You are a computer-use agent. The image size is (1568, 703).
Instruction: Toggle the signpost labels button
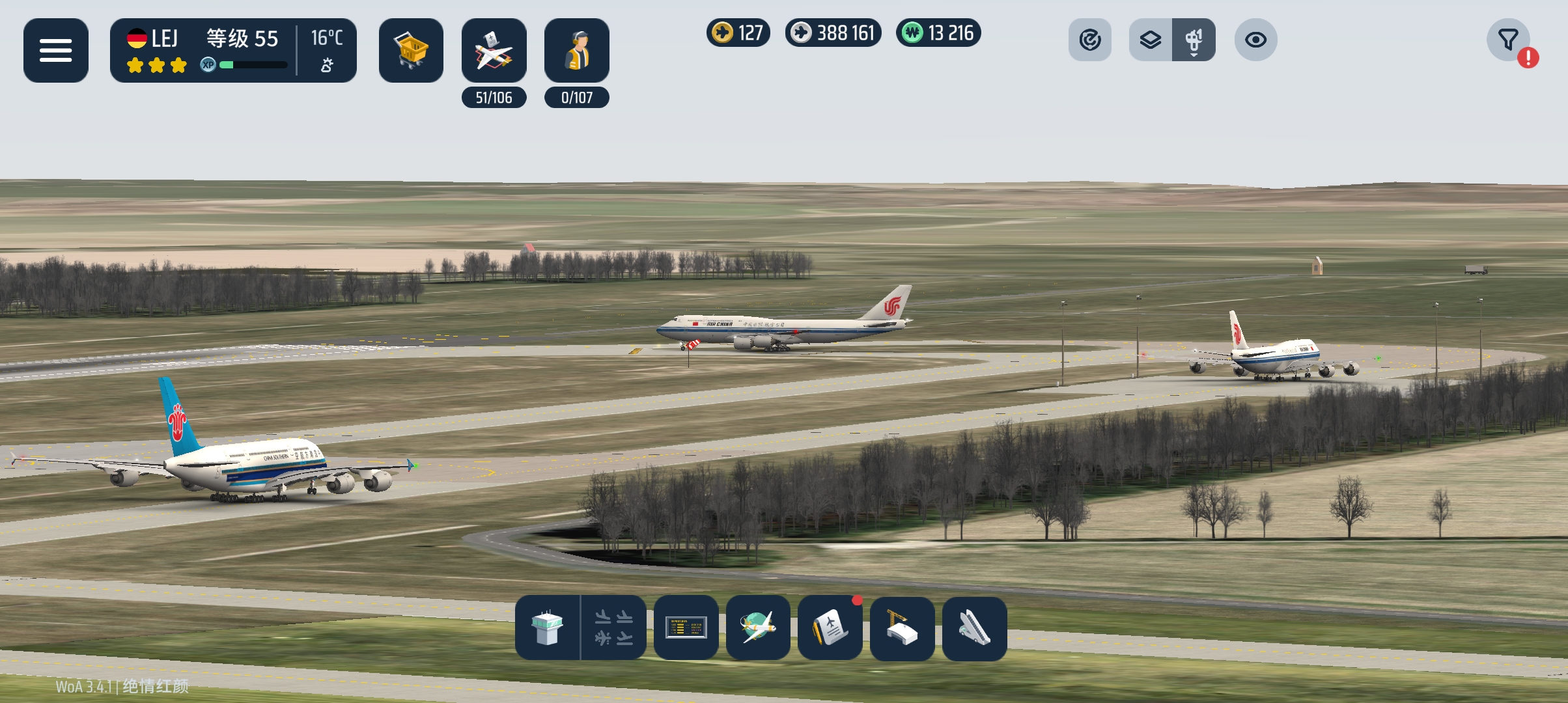tap(1194, 40)
